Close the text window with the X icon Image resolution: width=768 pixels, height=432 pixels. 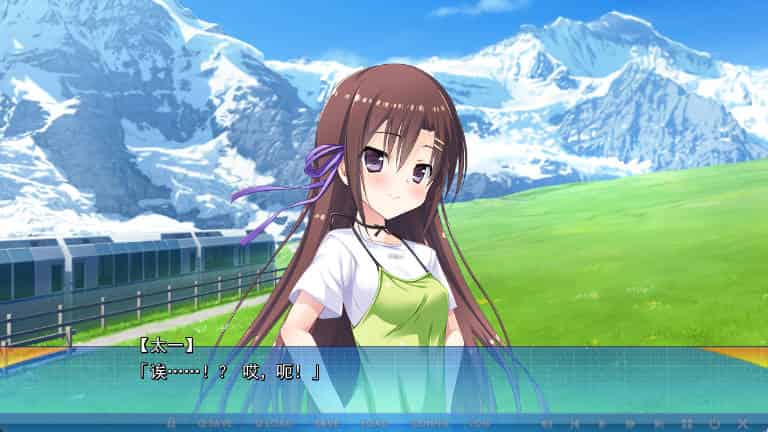coord(742,423)
